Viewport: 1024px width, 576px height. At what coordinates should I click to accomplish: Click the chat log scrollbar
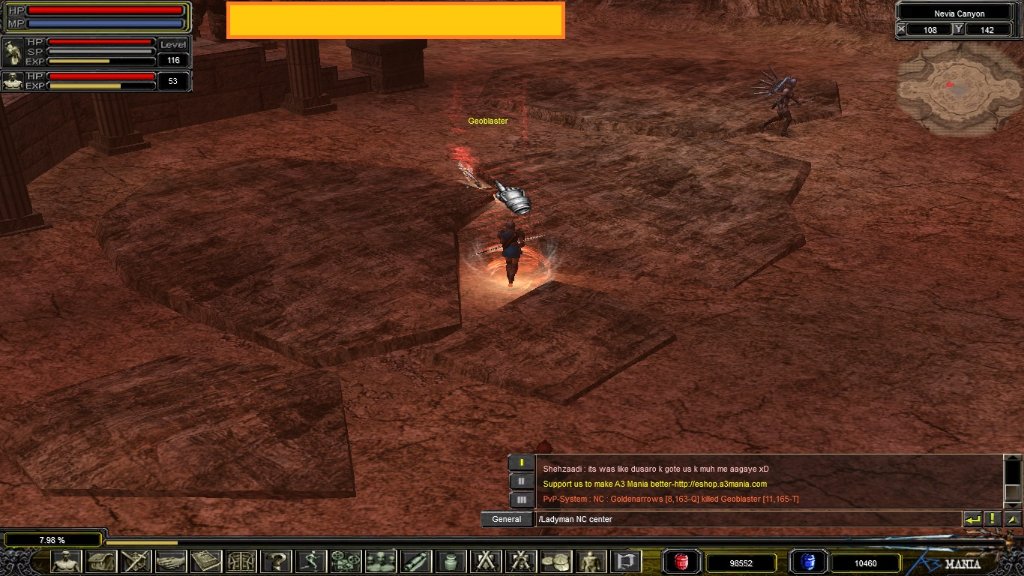click(x=1012, y=482)
